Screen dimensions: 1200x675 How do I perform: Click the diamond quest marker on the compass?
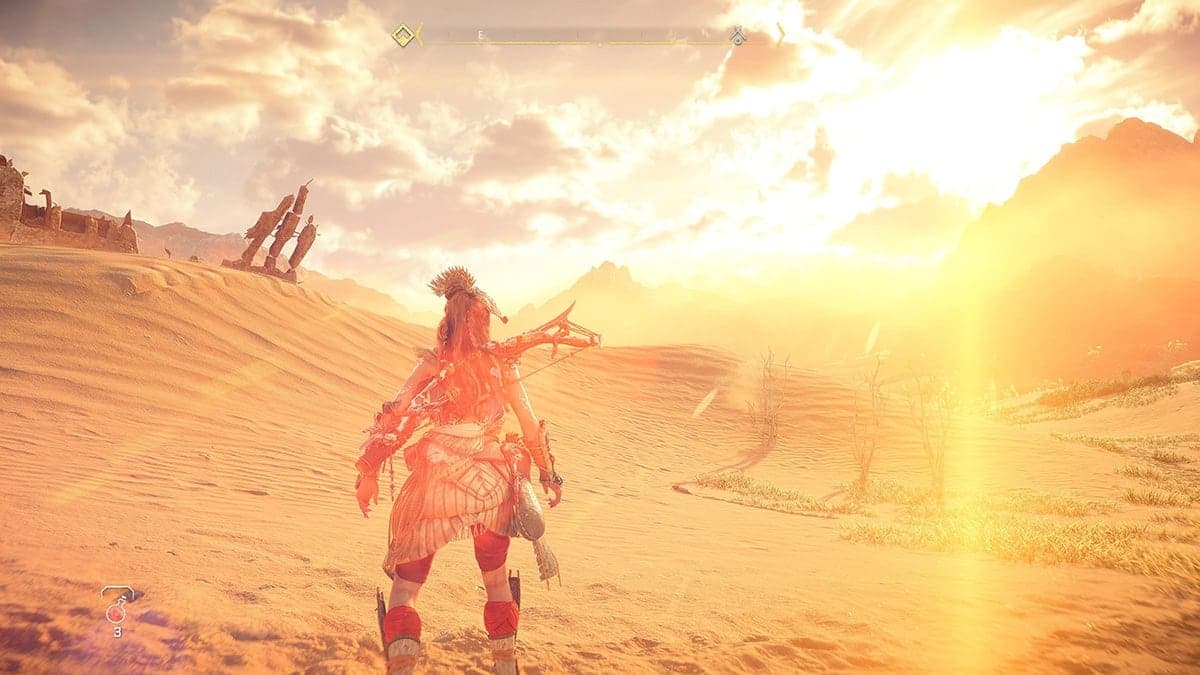pyautogui.click(x=403, y=36)
